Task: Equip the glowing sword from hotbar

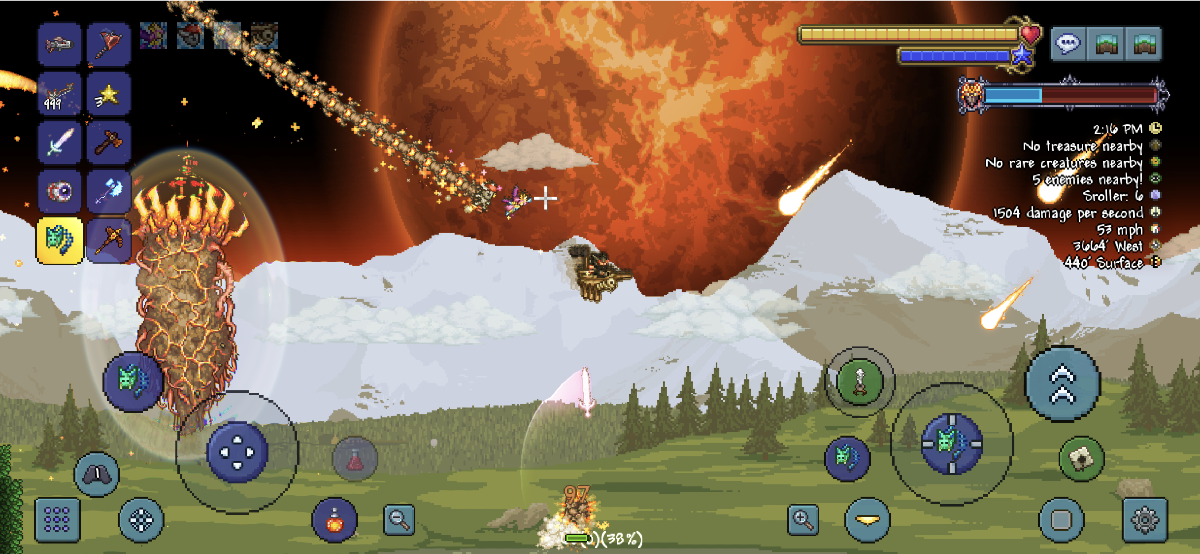Action: tap(60, 142)
